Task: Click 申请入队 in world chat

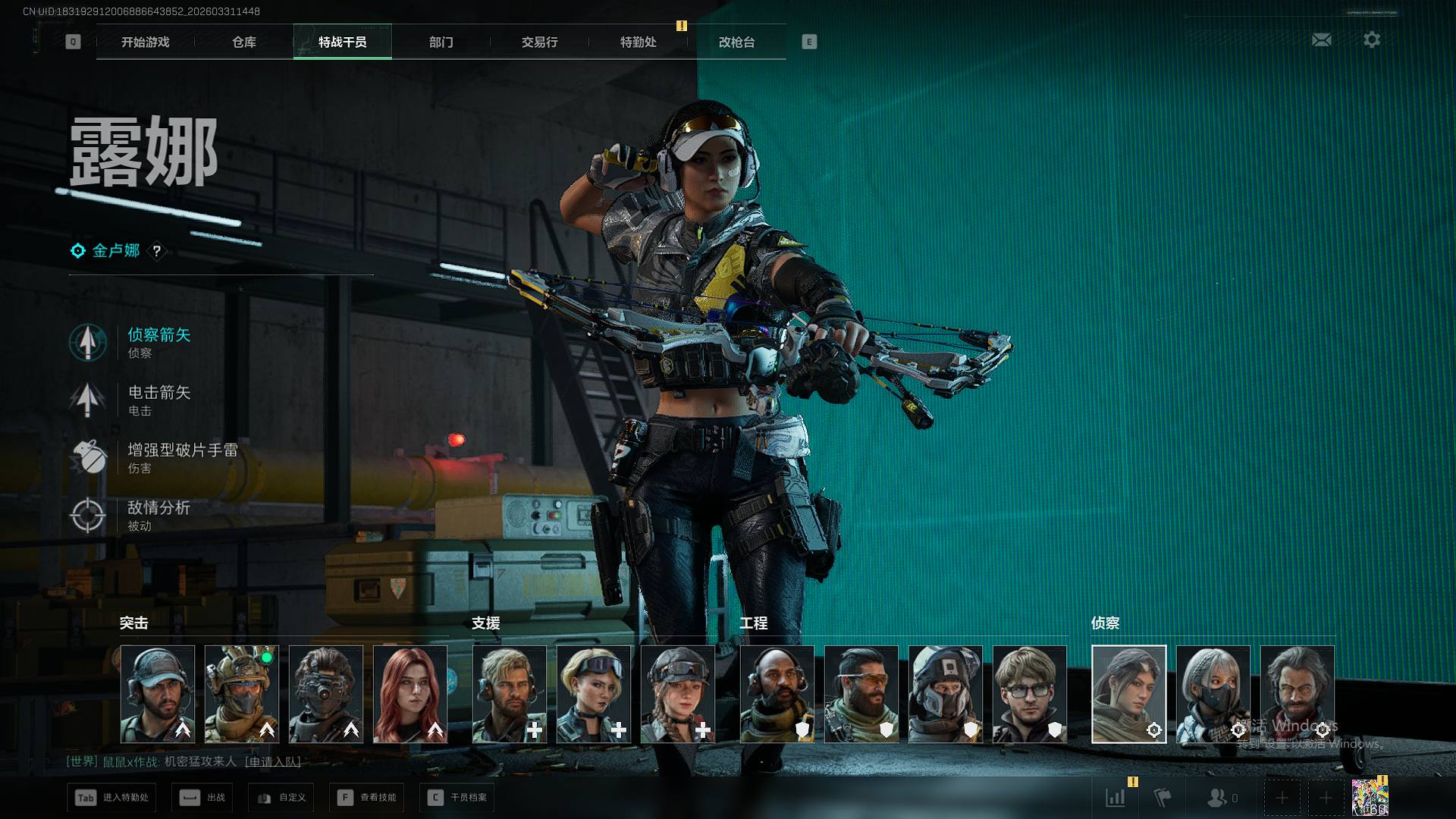Action: click(273, 761)
